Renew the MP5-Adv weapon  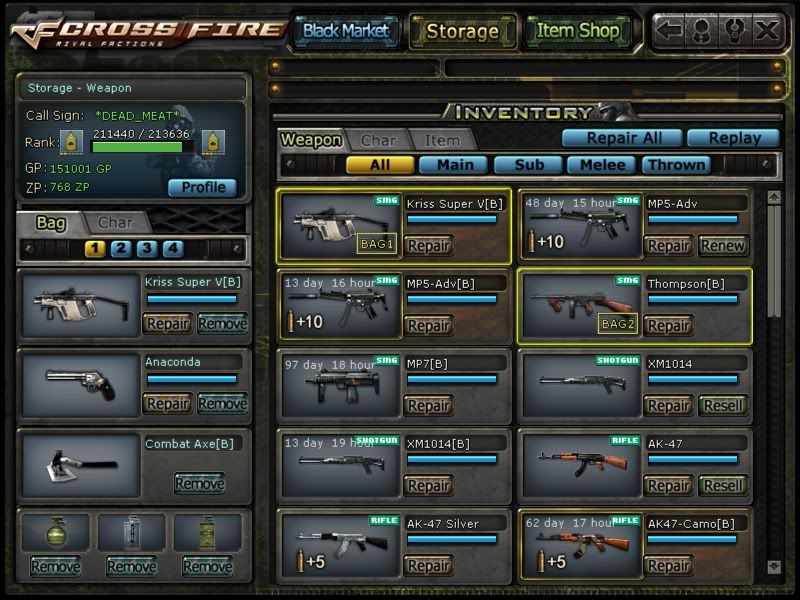pyautogui.click(x=722, y=245)
